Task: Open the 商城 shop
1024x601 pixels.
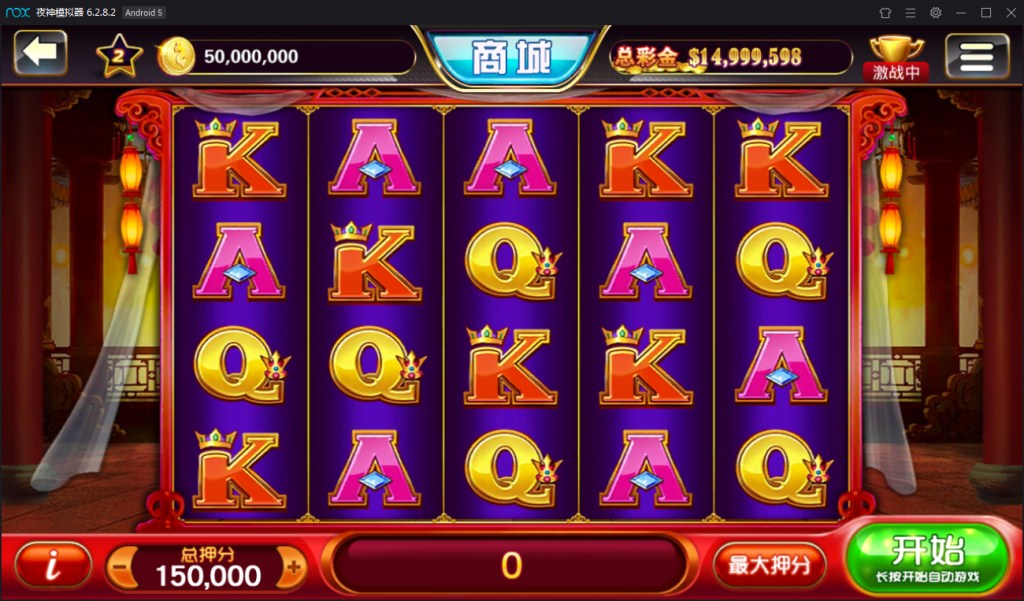Action: [x=511, y=58]
